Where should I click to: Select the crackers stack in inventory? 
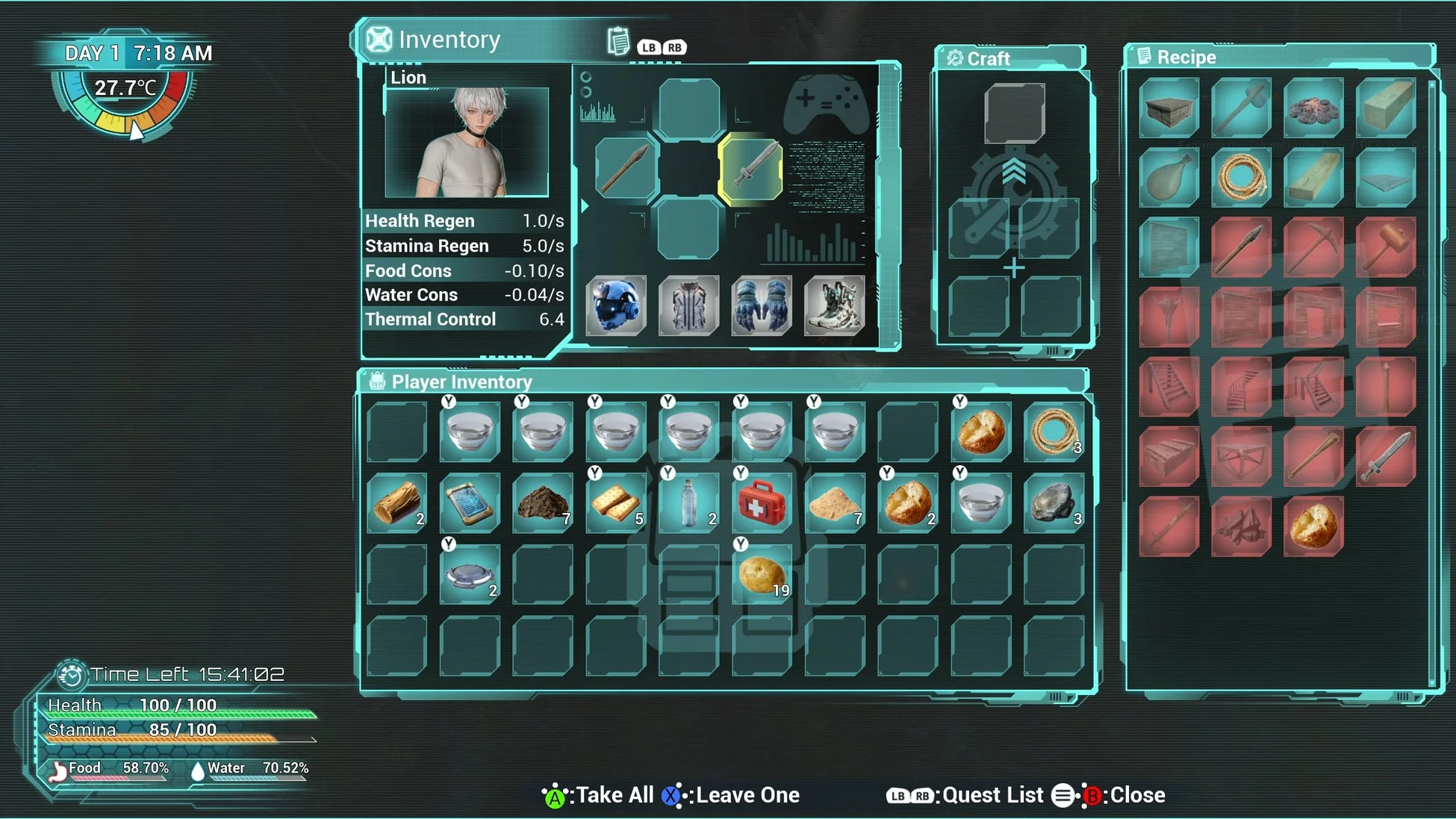click(616, 503)
